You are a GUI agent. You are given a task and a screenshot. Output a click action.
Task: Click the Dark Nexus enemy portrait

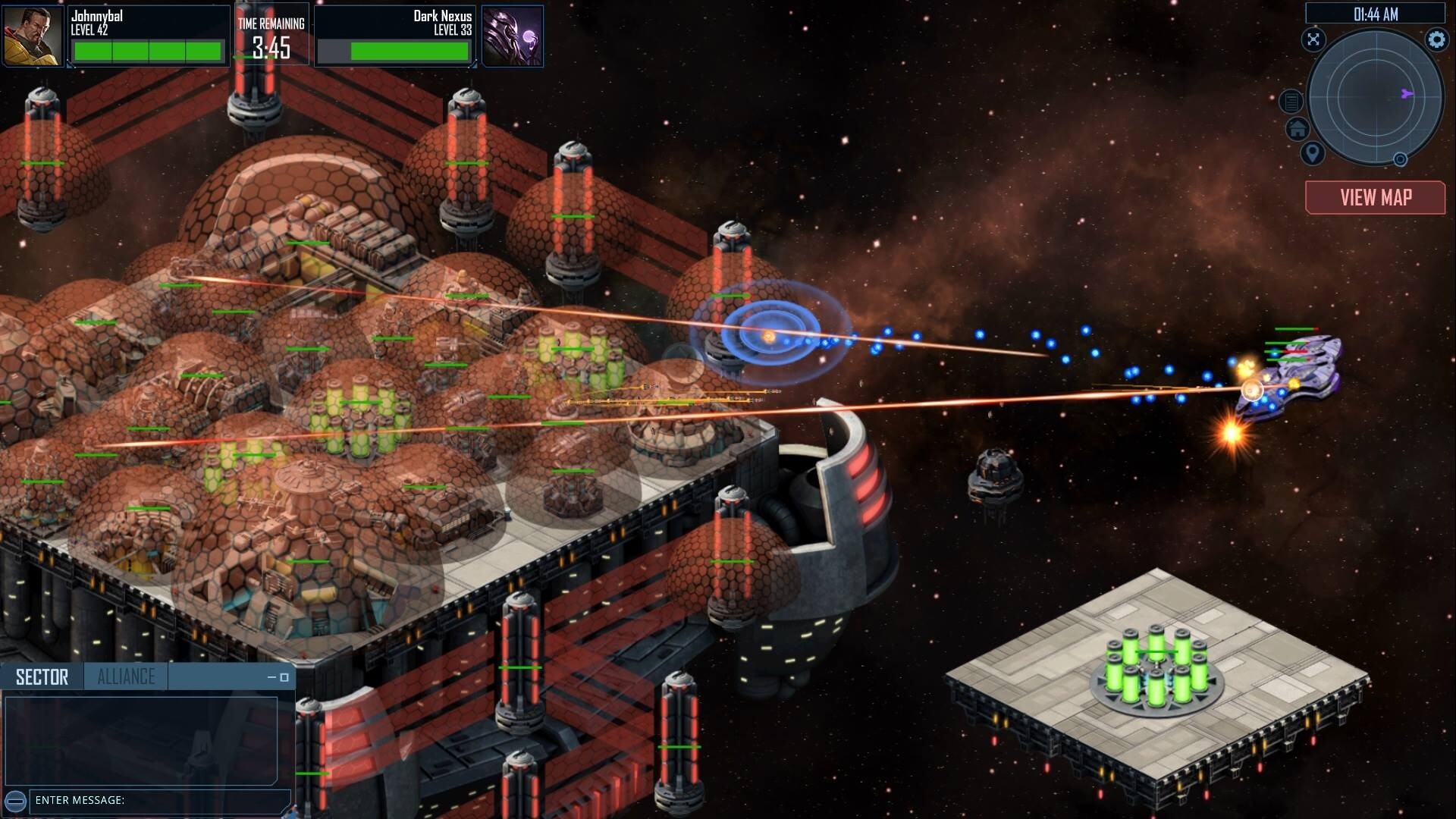coord(513,35)
